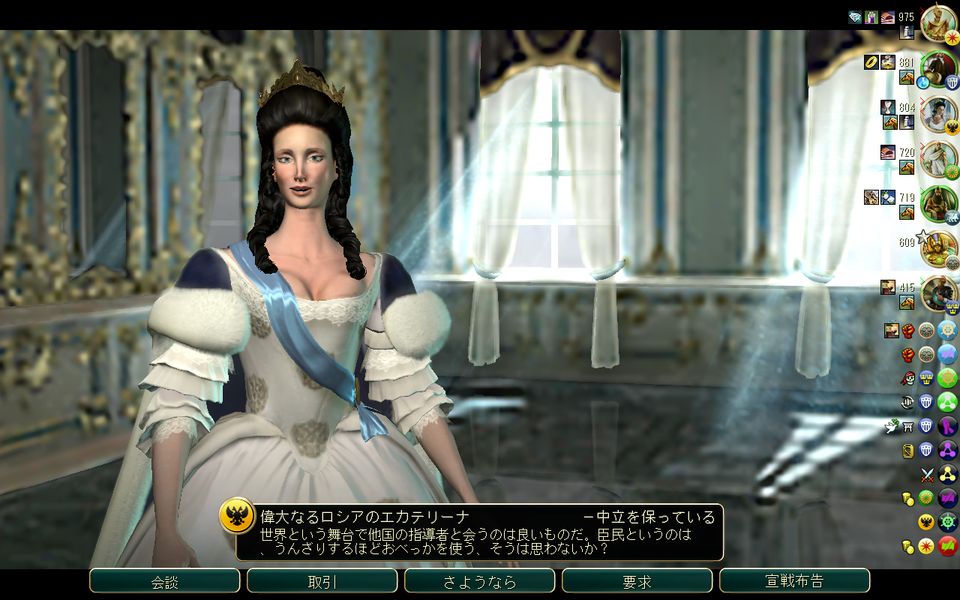Select the crossed swords war icon

tap(926, 474)
